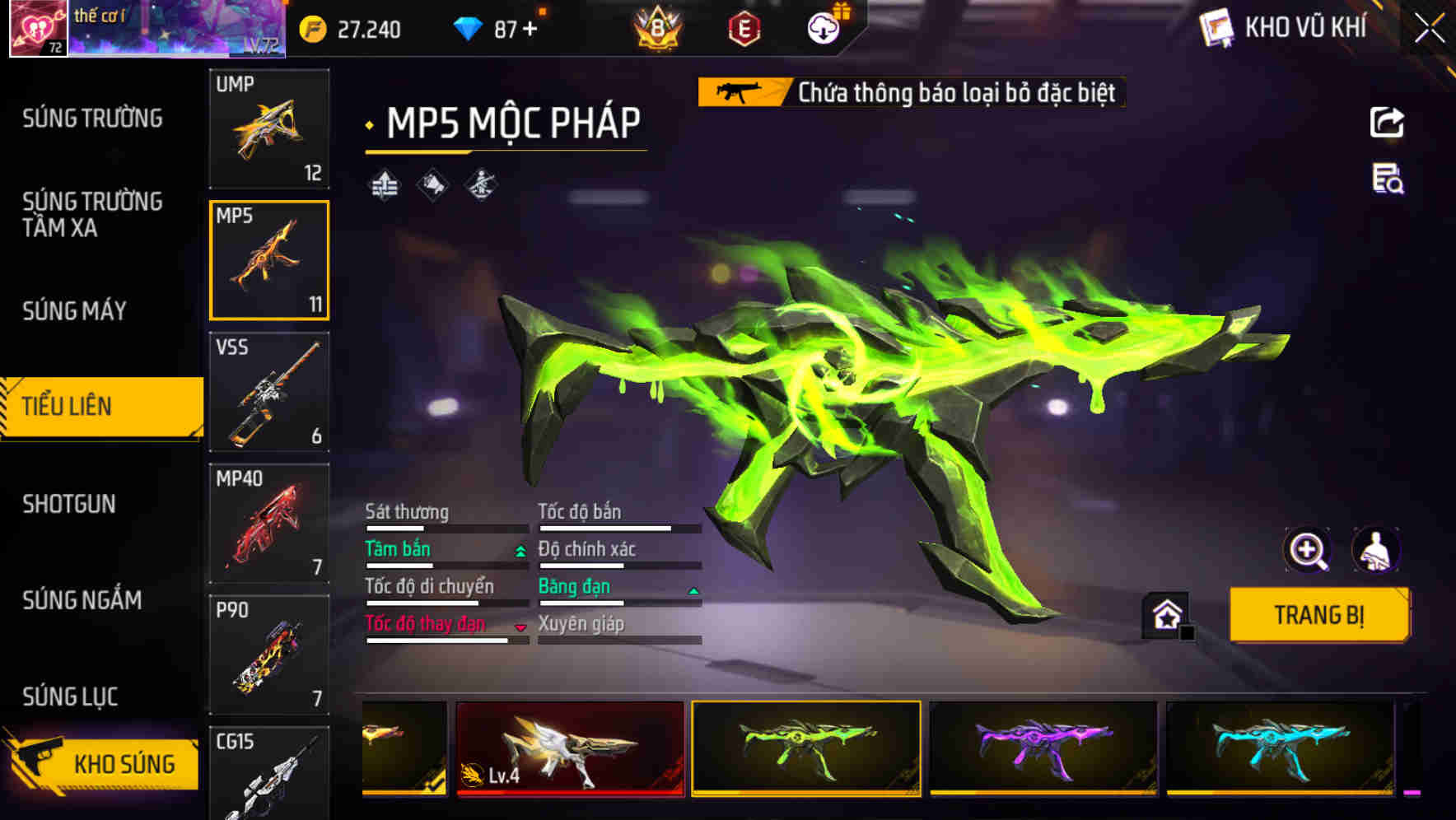Click the first attribute diamond icon under MP5 MỘC PHÁP
The image size is (1456, 820).
[384, 183]
